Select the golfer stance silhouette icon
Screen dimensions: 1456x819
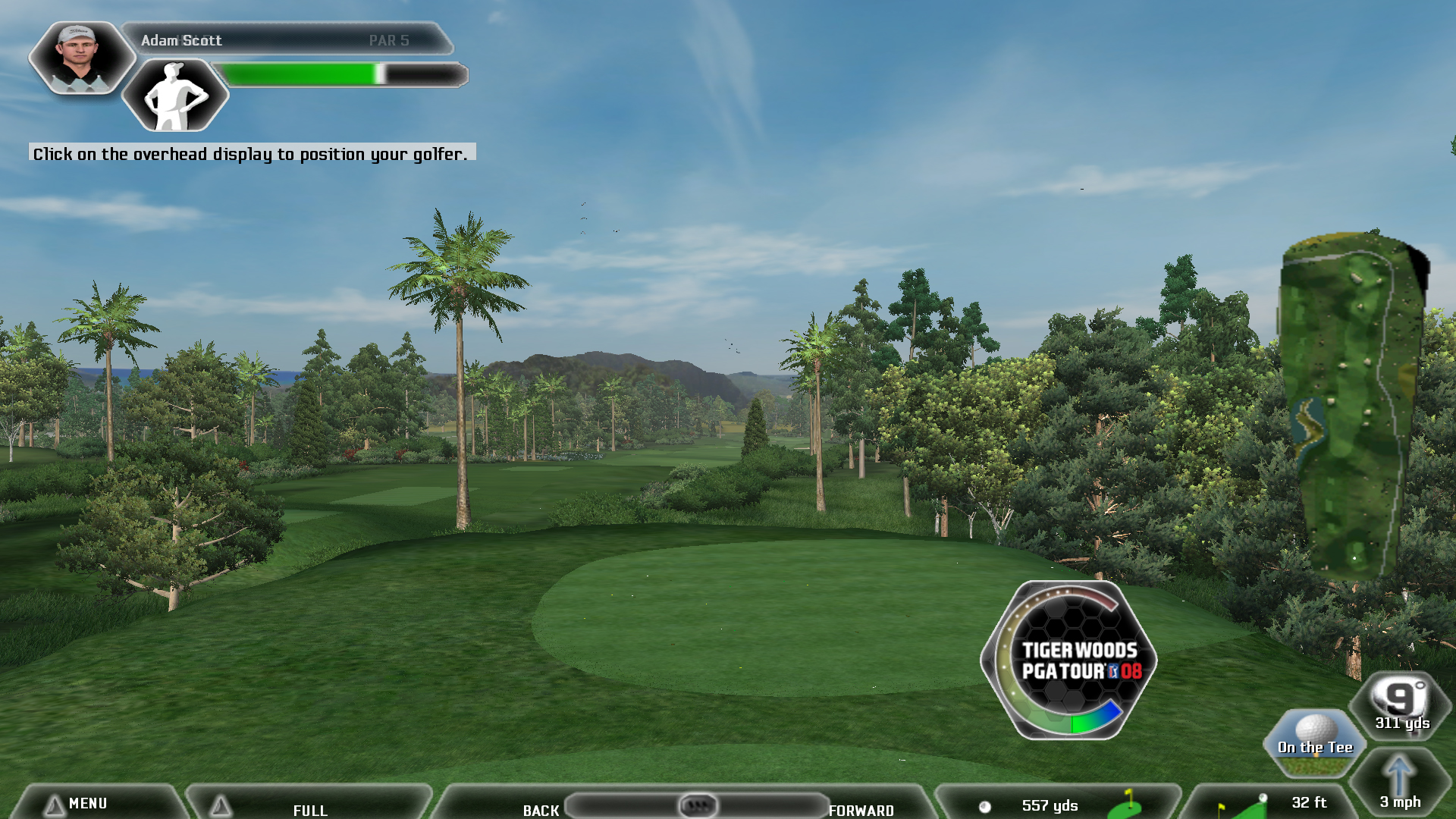[x=175, y=96]
